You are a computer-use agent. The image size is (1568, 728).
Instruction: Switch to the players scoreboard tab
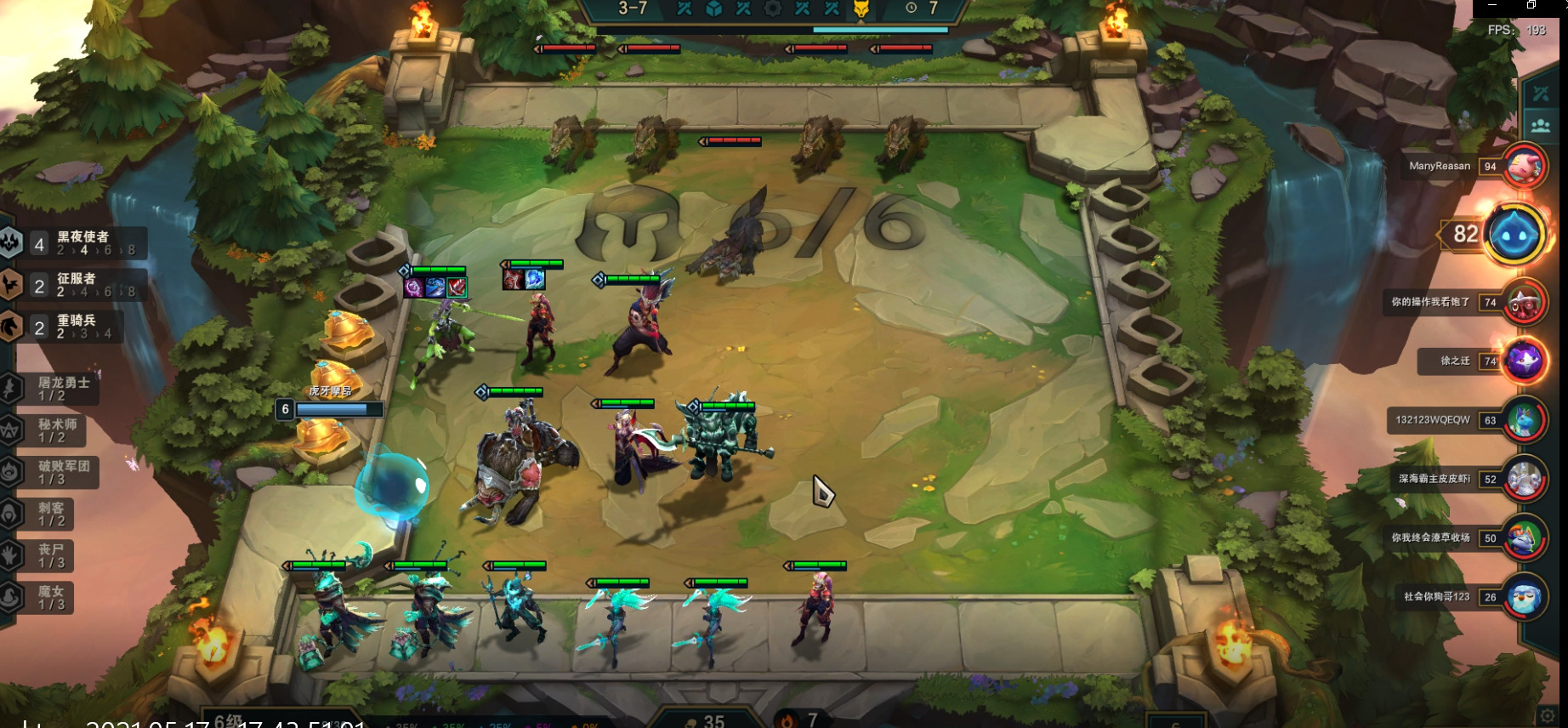tap(1541, 126)
